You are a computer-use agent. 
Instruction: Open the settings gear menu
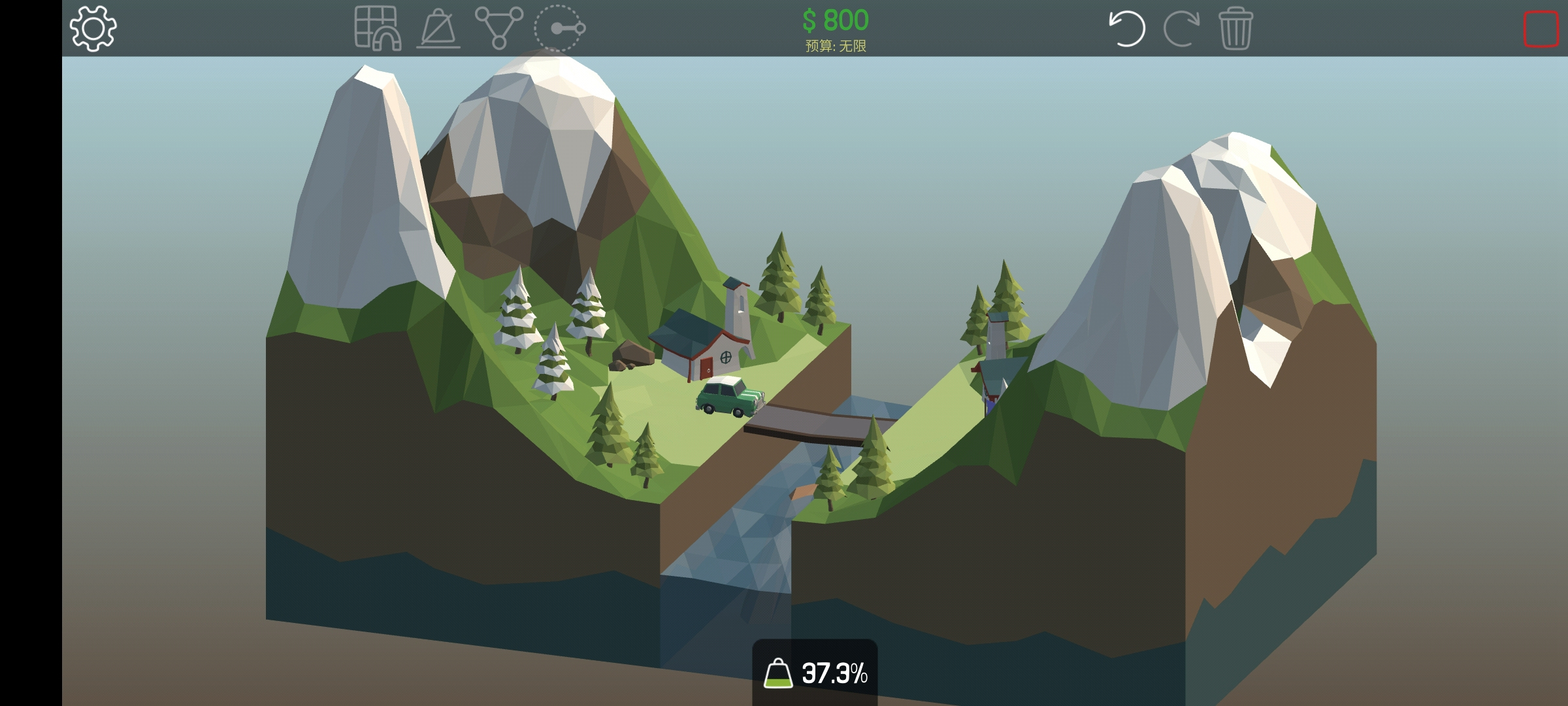click(x=93, y=28)
